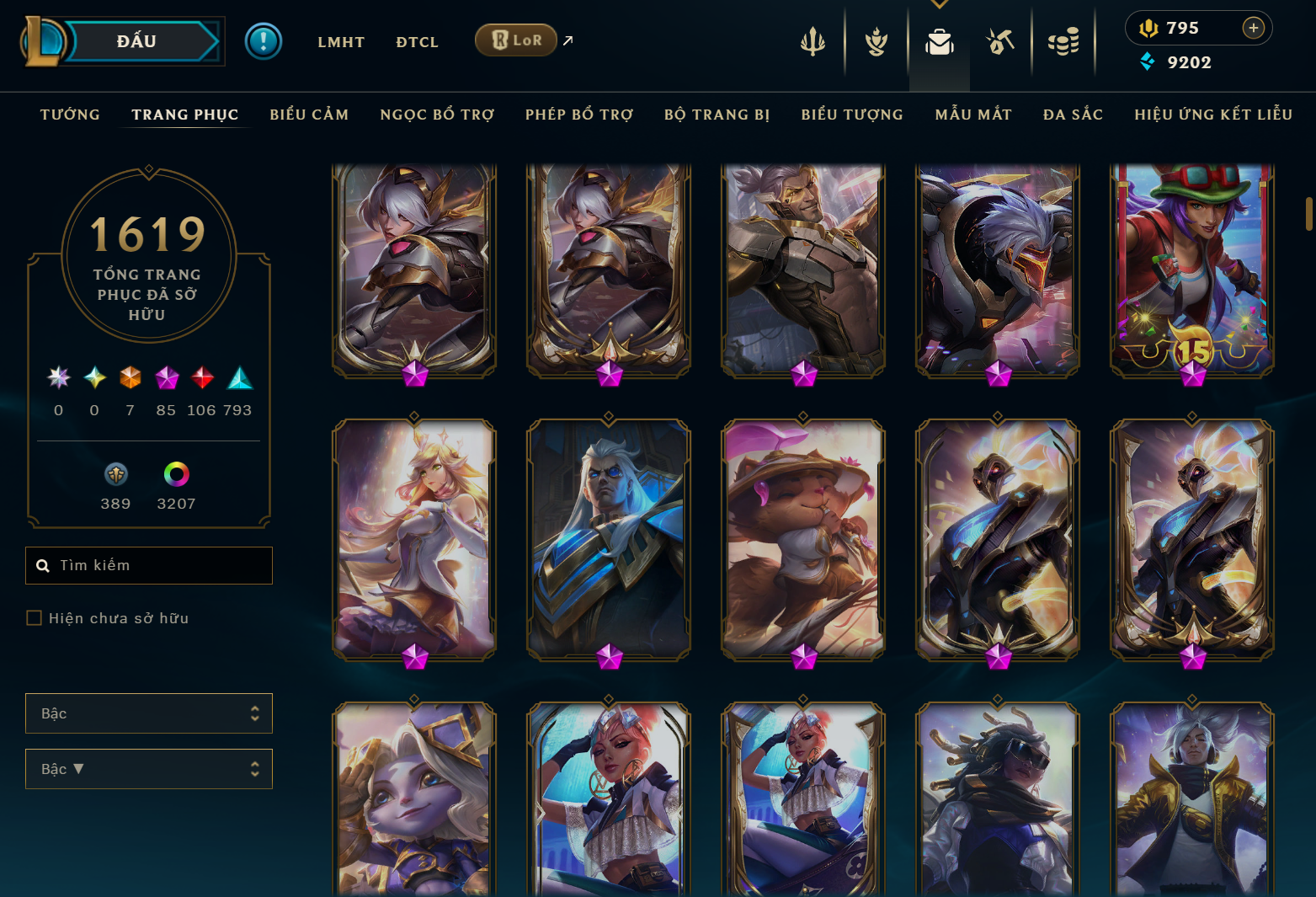Select the chroma color wheel icon above 3207

pos(177,473)
